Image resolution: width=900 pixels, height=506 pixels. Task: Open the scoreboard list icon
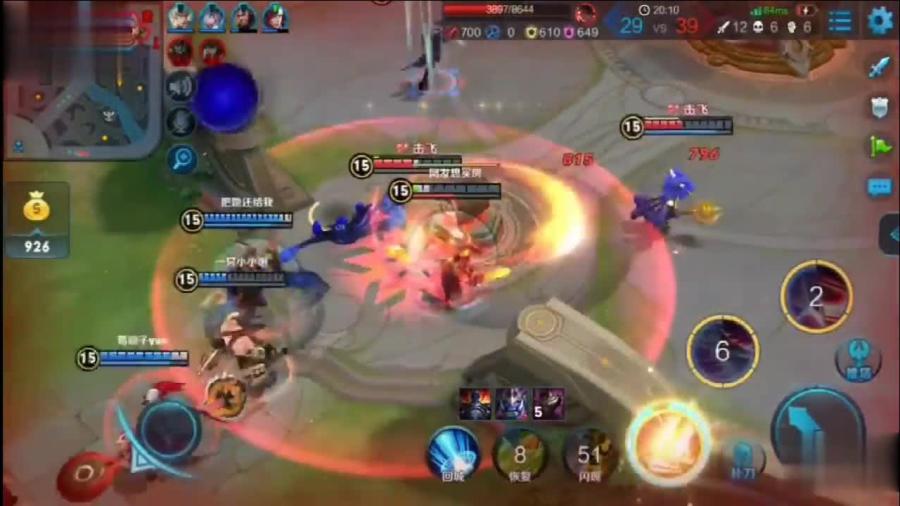pyautogui.click(x=840, y=21)
